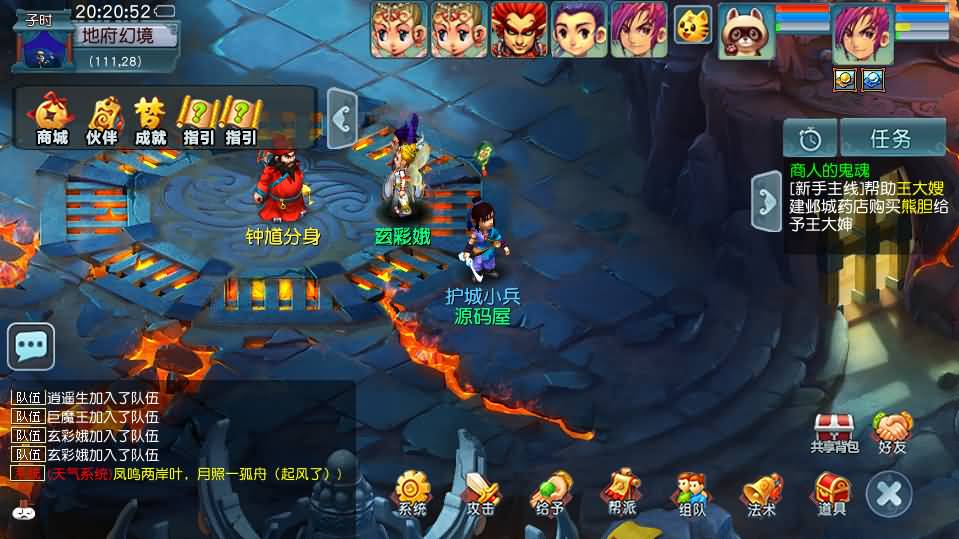Open the 组队 team menu
This screenshot has width=959, height=539.
692,493
